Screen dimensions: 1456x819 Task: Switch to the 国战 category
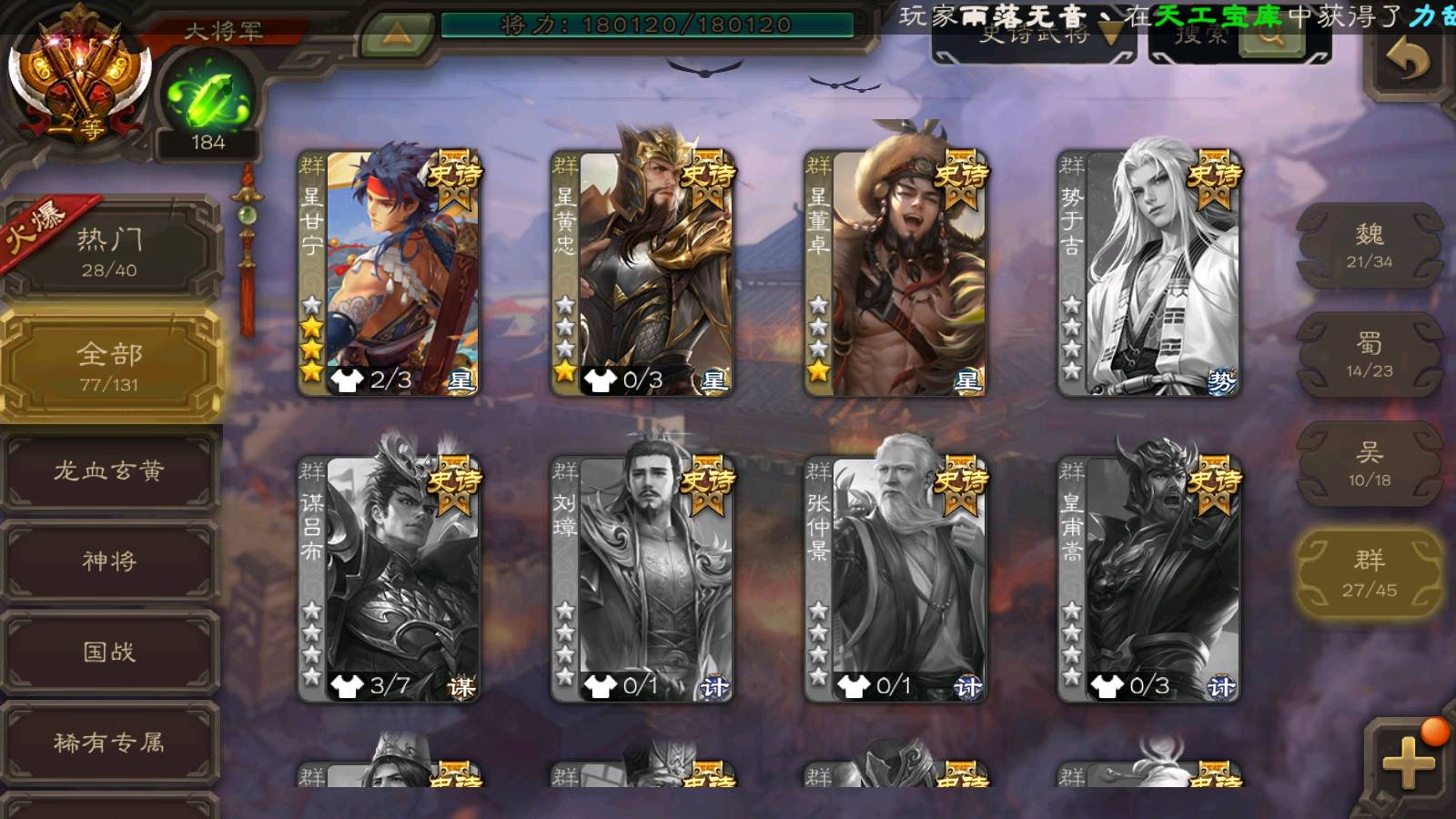[110, 652]
